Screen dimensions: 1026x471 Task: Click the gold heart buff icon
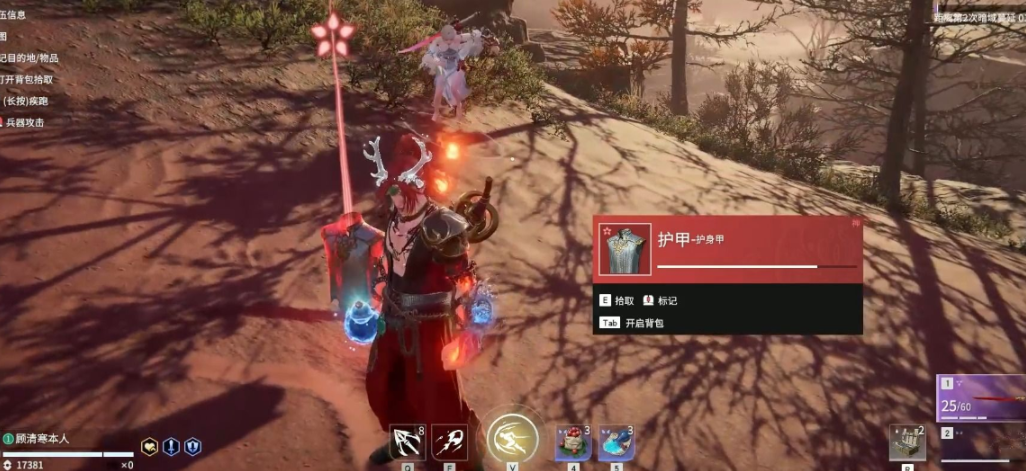(149, 447)
